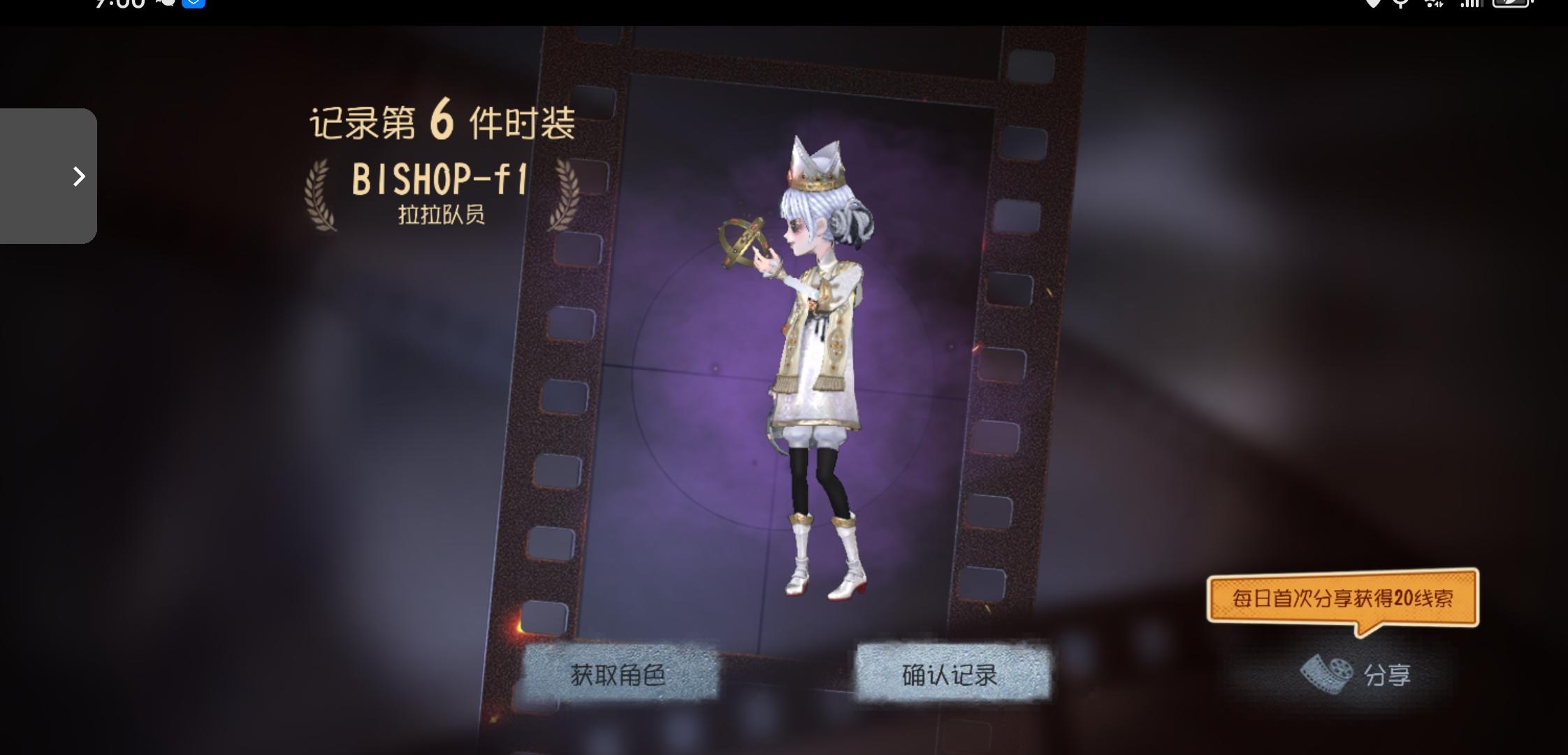Screen dimensions: 1568x755
Task: Tap the alarm clock icon in status bar
Action: pos(1400,4)
